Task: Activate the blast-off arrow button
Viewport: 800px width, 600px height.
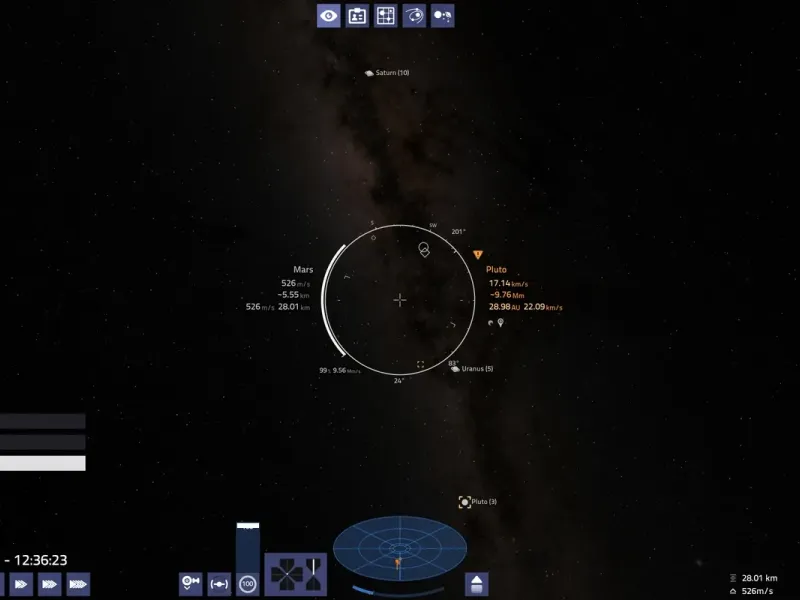Action: tap(477, 583)
